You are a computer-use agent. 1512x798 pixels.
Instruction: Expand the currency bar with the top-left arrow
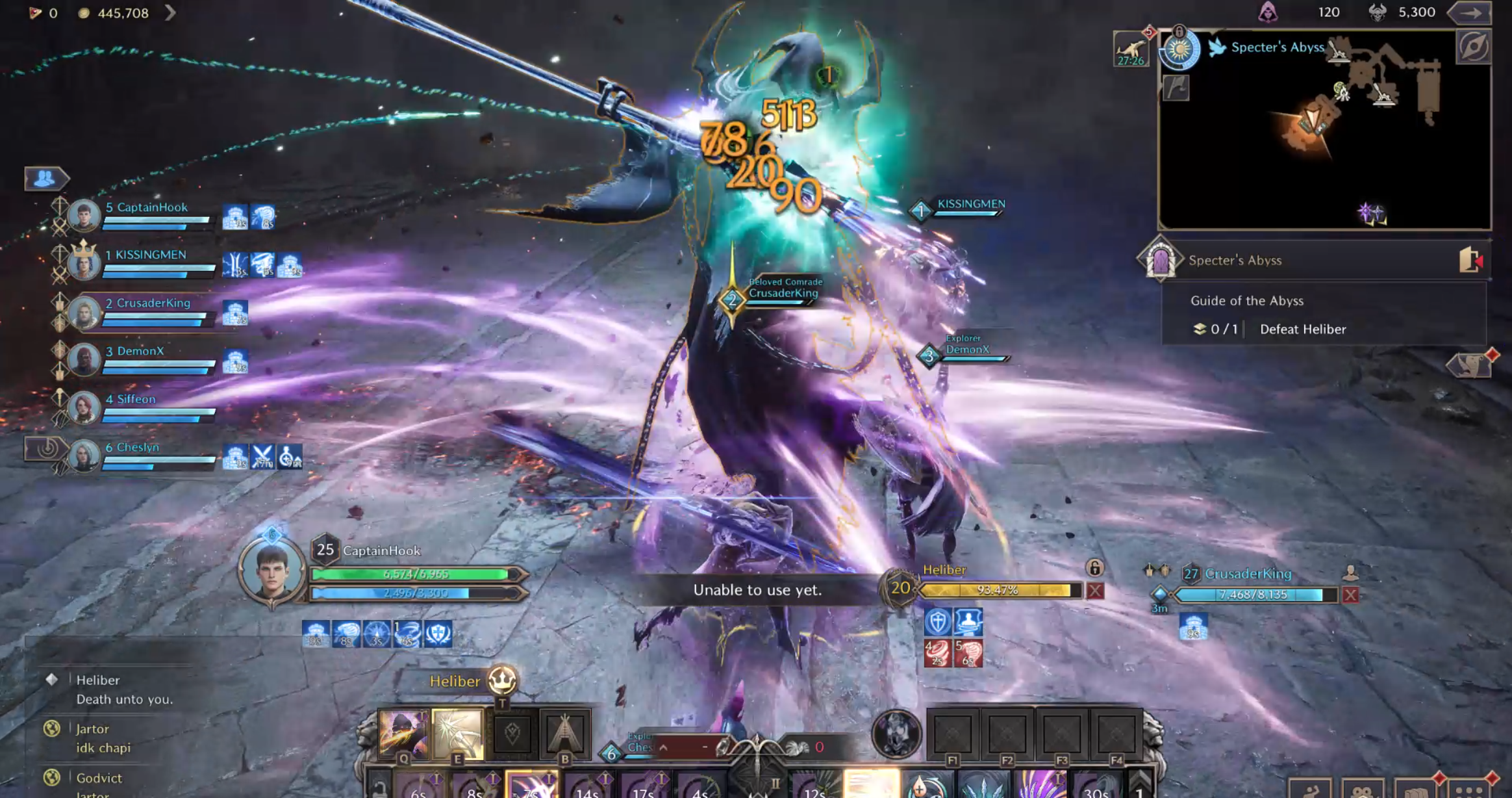[x=170, y=12]
